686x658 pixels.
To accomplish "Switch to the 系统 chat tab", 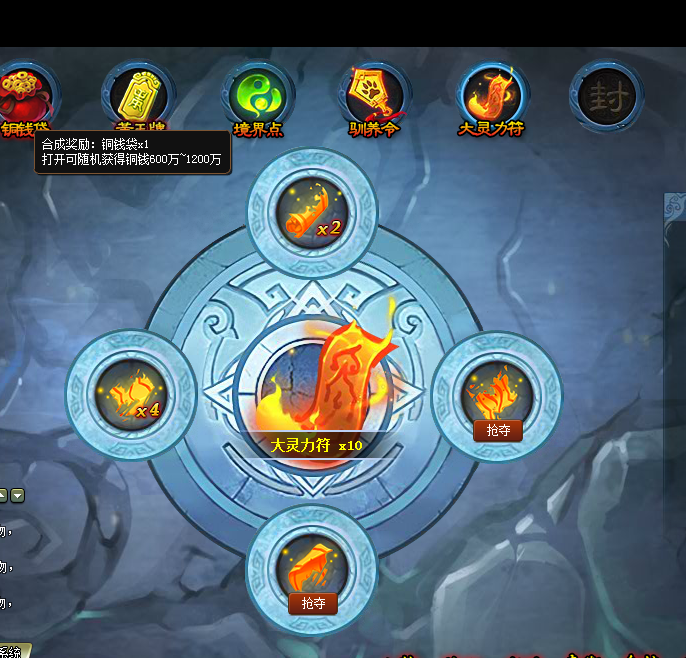I will [12, 652].
